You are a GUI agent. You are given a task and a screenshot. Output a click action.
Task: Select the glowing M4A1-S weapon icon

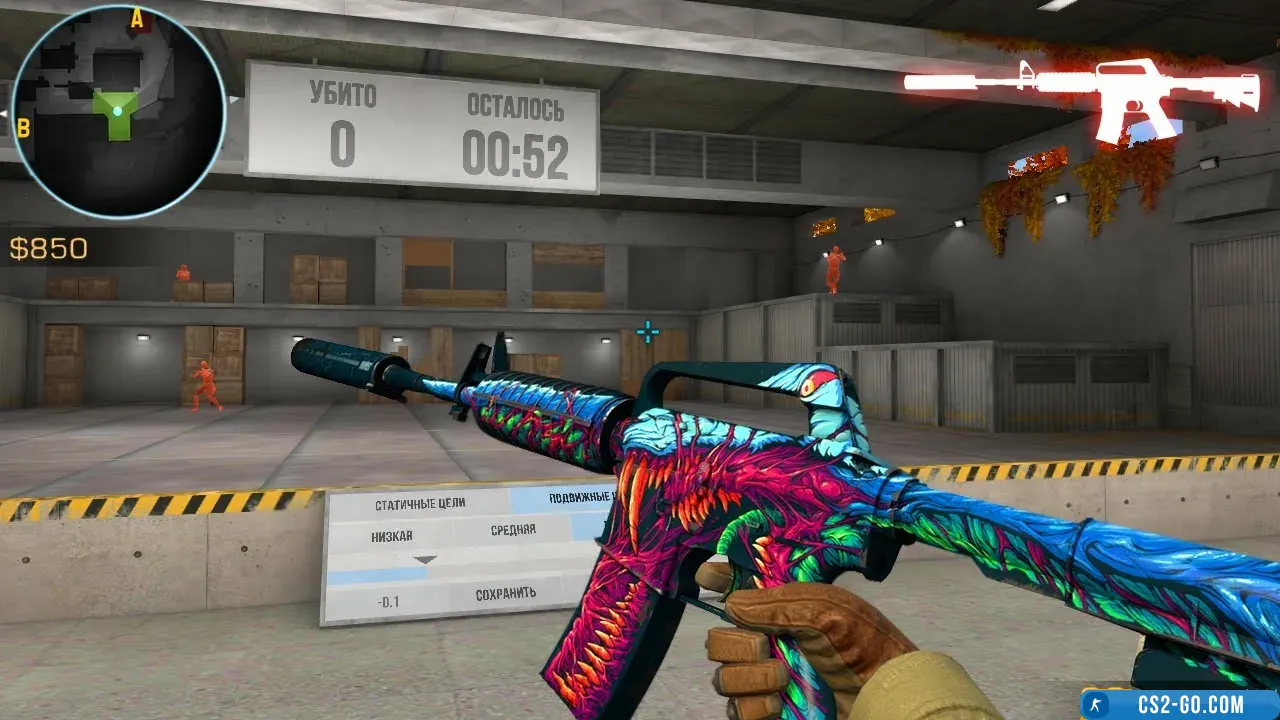pyautogui.click(x=1080, y=98)
